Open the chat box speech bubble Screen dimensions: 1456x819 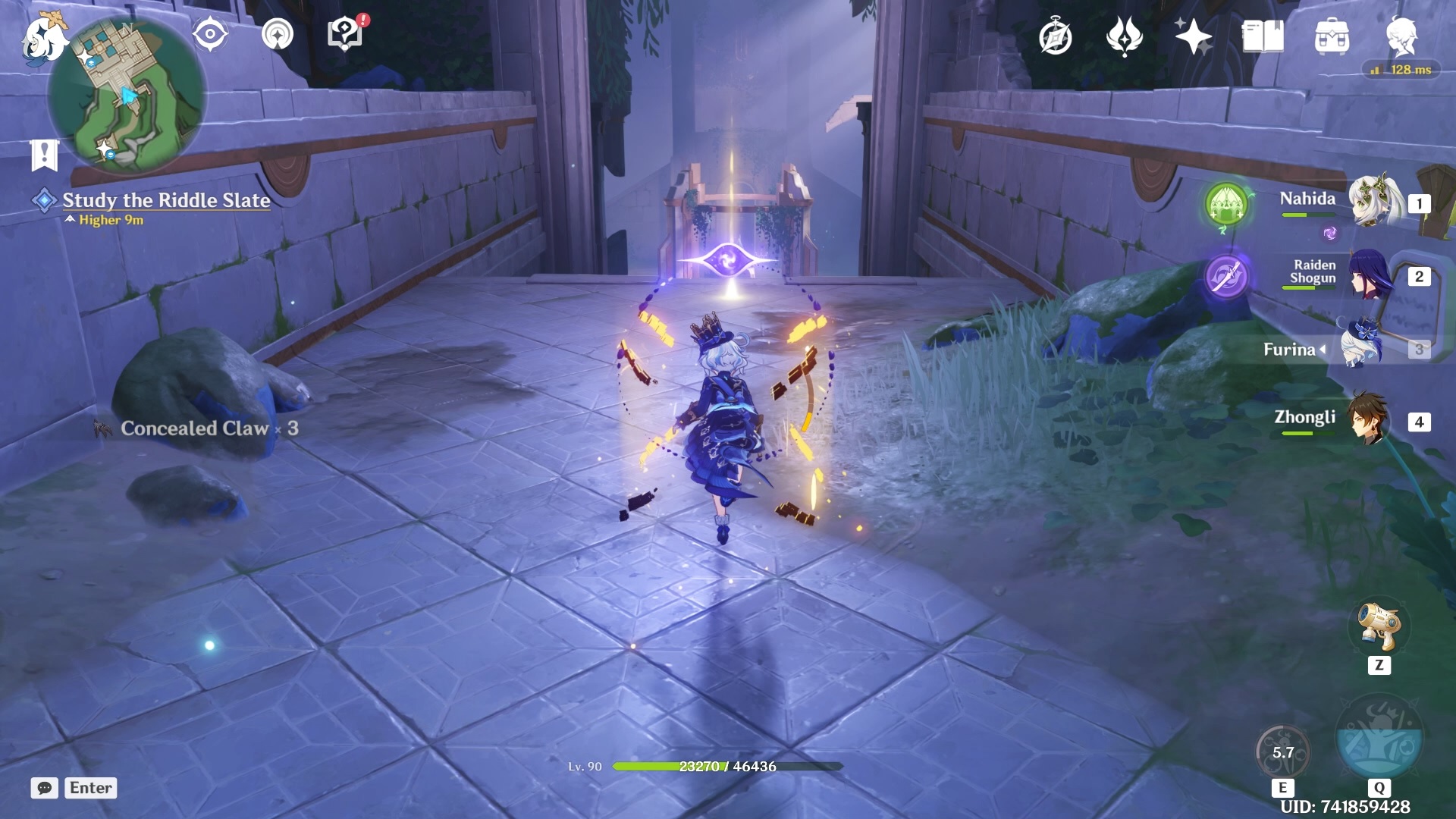(x=44, y=788)
